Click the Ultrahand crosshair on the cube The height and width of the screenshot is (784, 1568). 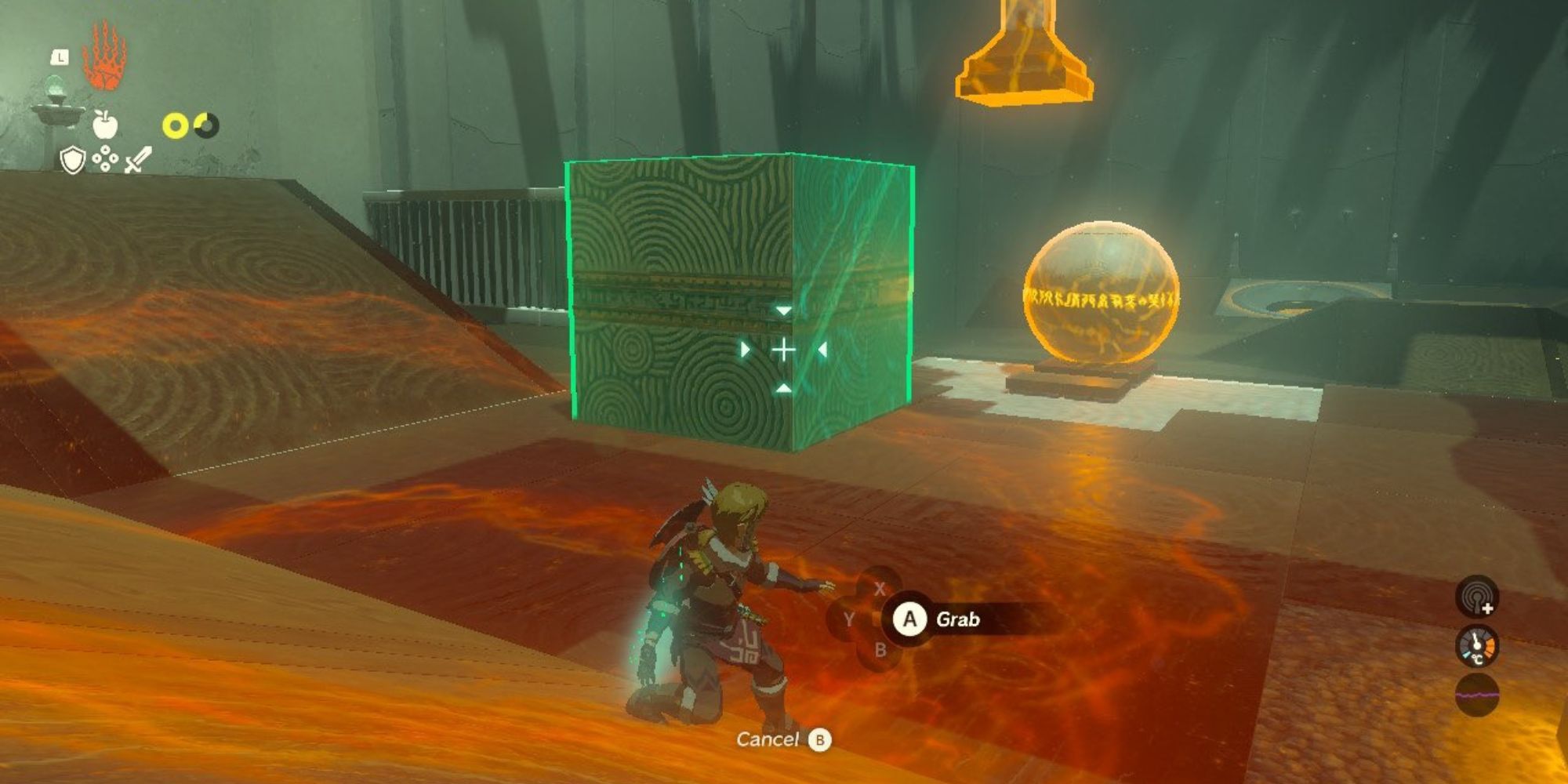[x=782, y=349]
